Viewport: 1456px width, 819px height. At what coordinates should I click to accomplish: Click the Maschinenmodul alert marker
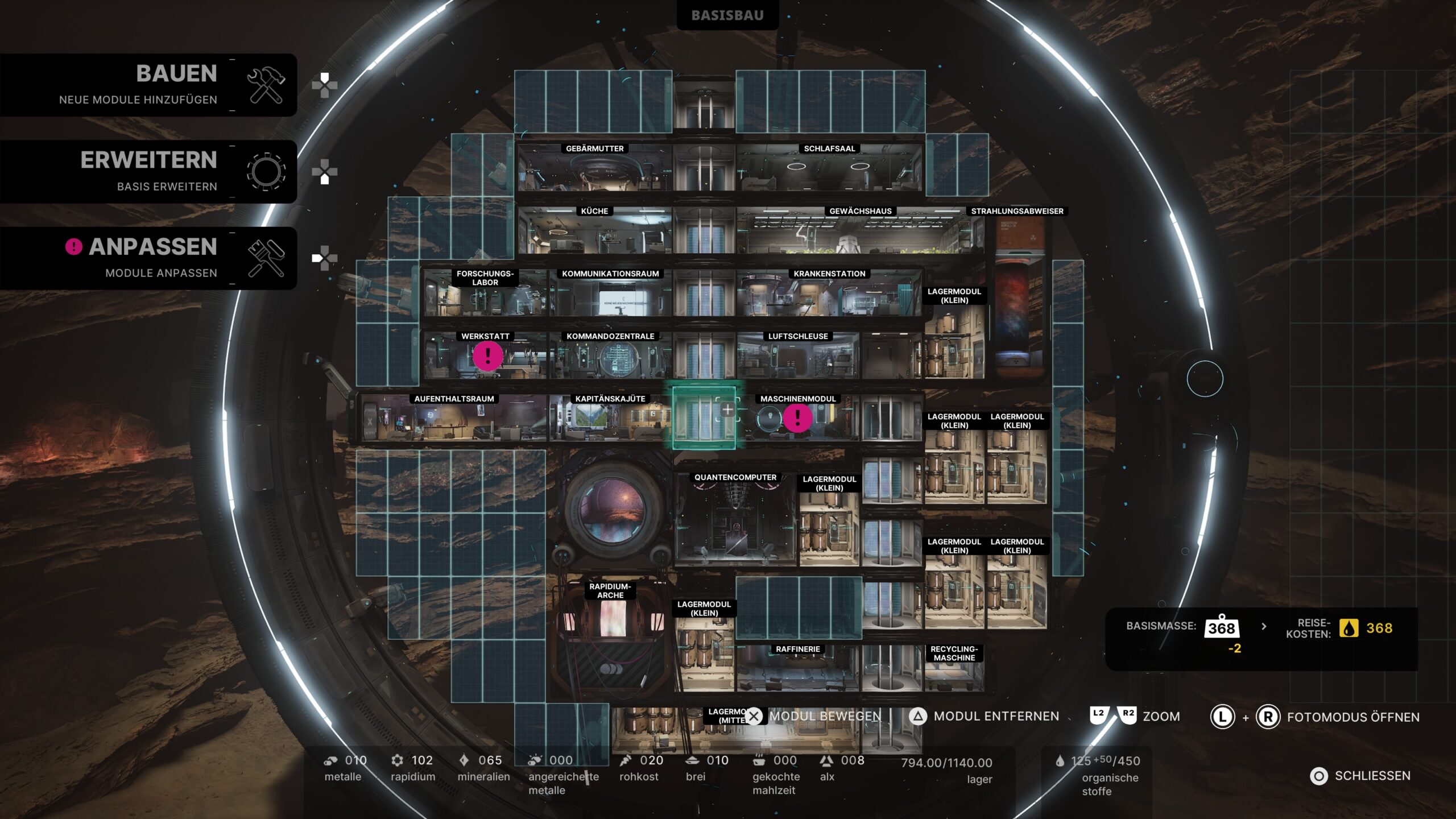pos(797,418)
